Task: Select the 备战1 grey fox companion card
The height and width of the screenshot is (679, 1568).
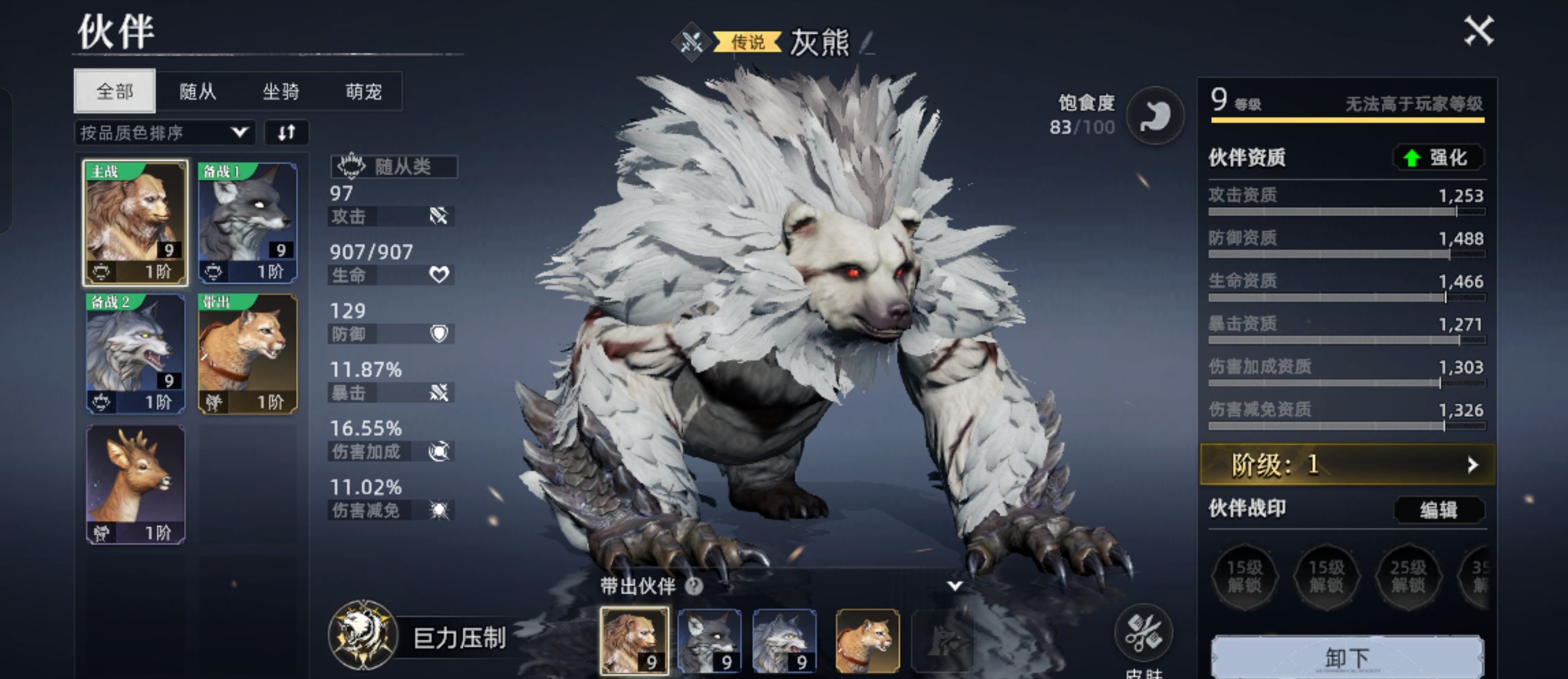Action: point(248,223)
